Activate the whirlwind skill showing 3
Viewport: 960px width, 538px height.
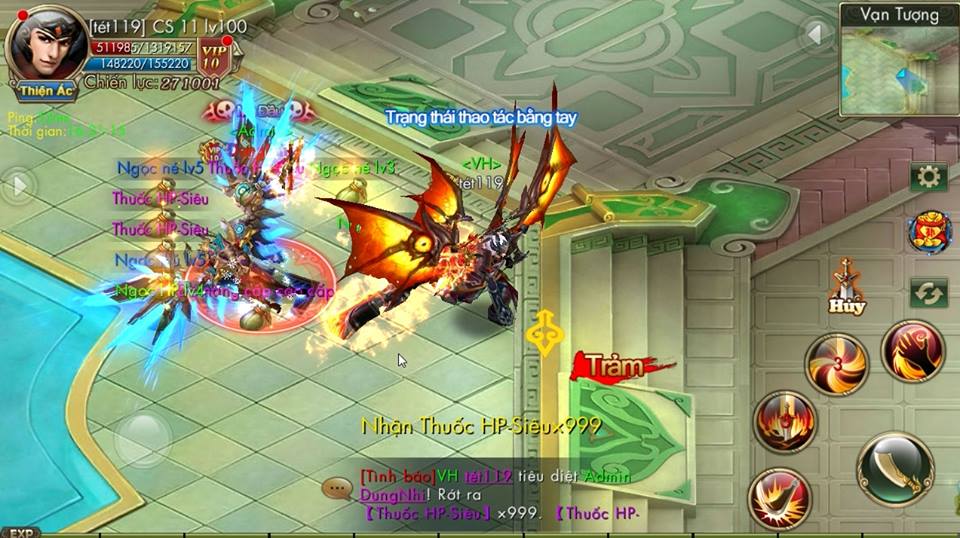click(836, 364)
